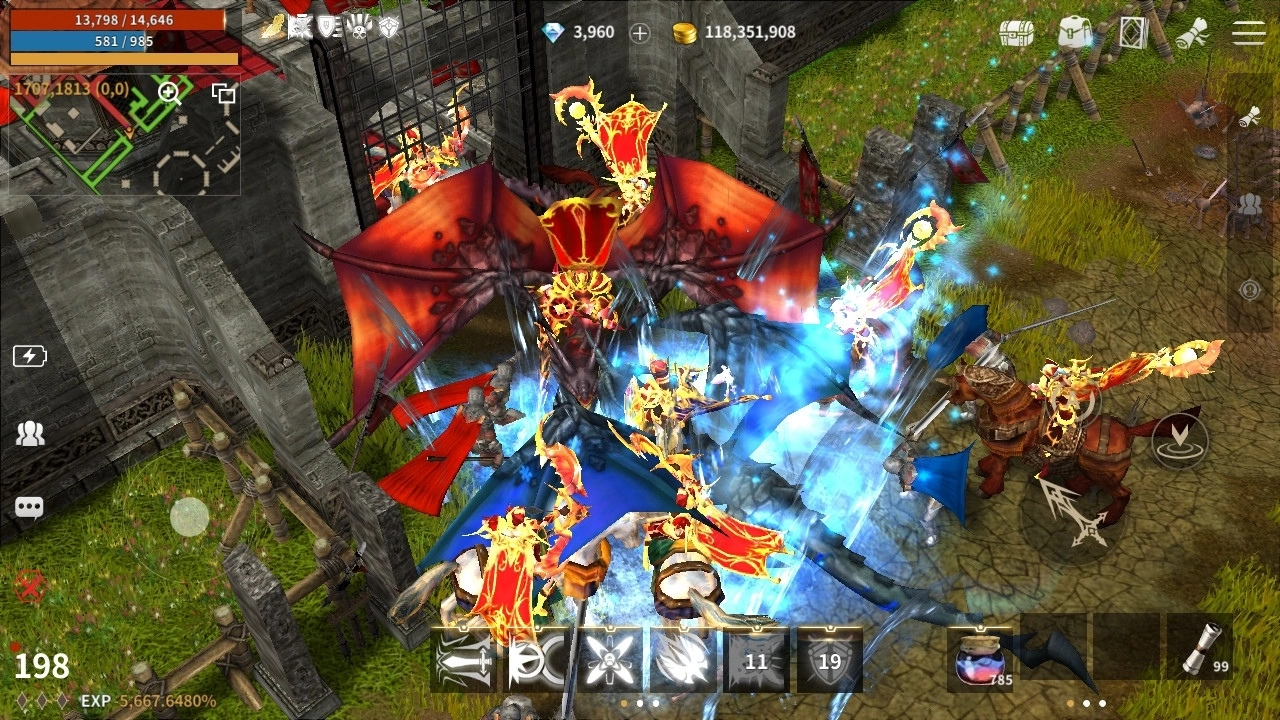Open the quest scroll in the top bar
The image size is (1280, 720).
pos(1191,32)
